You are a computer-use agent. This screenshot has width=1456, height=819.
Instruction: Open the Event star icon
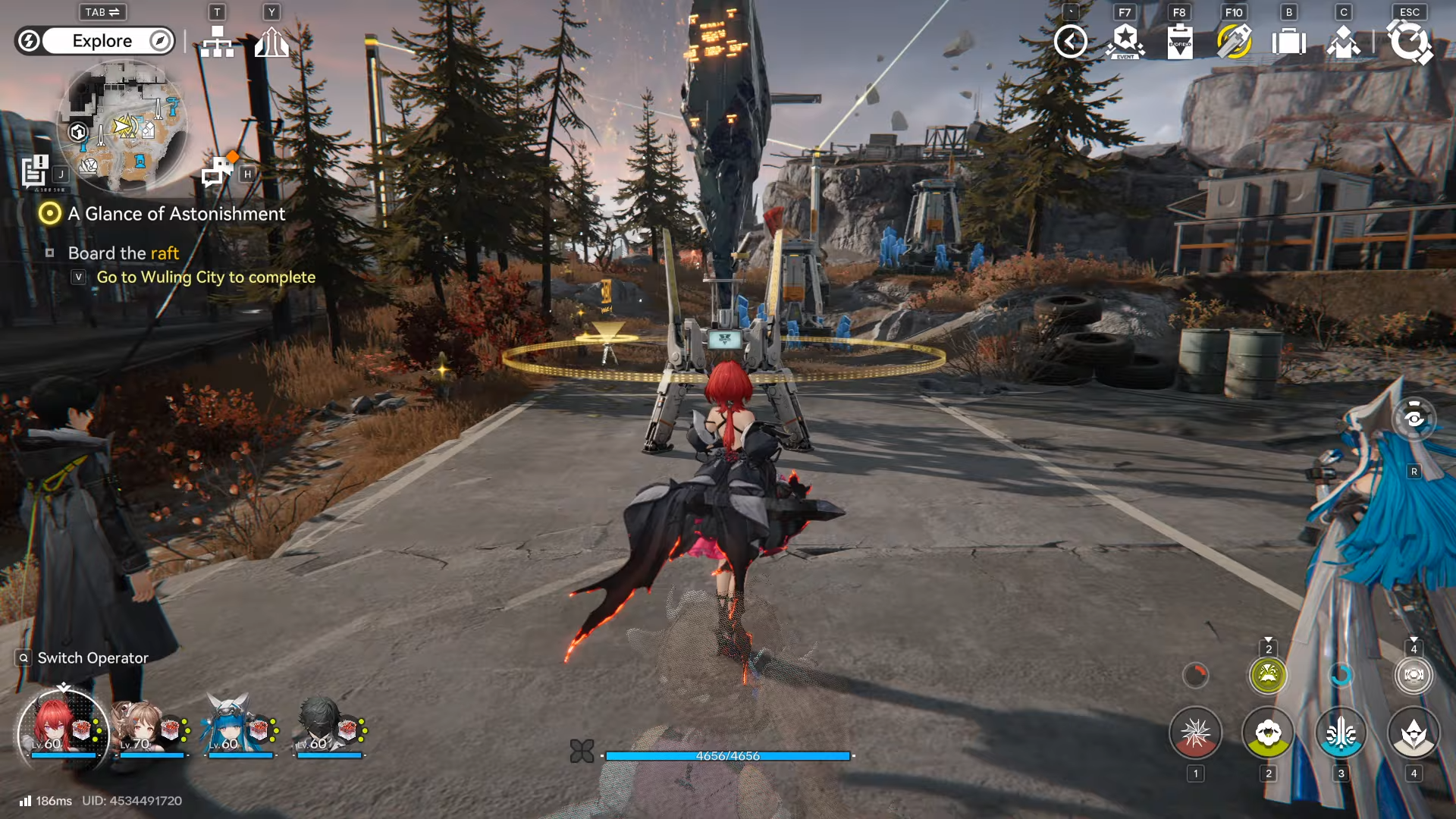point(1125,42)
